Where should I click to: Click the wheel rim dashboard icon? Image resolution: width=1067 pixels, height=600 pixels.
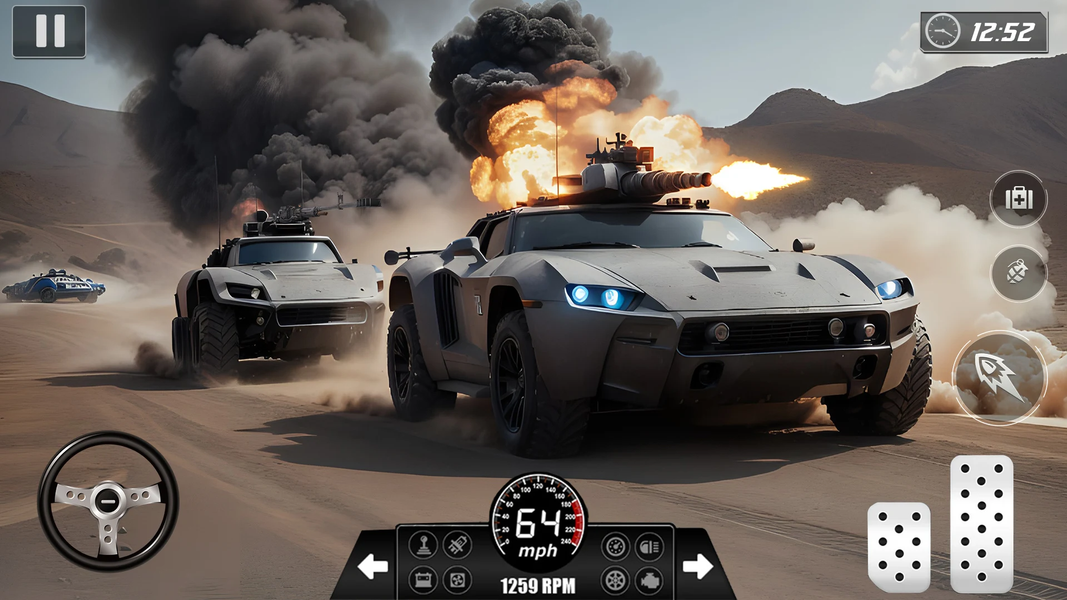(x=615, y=580)
